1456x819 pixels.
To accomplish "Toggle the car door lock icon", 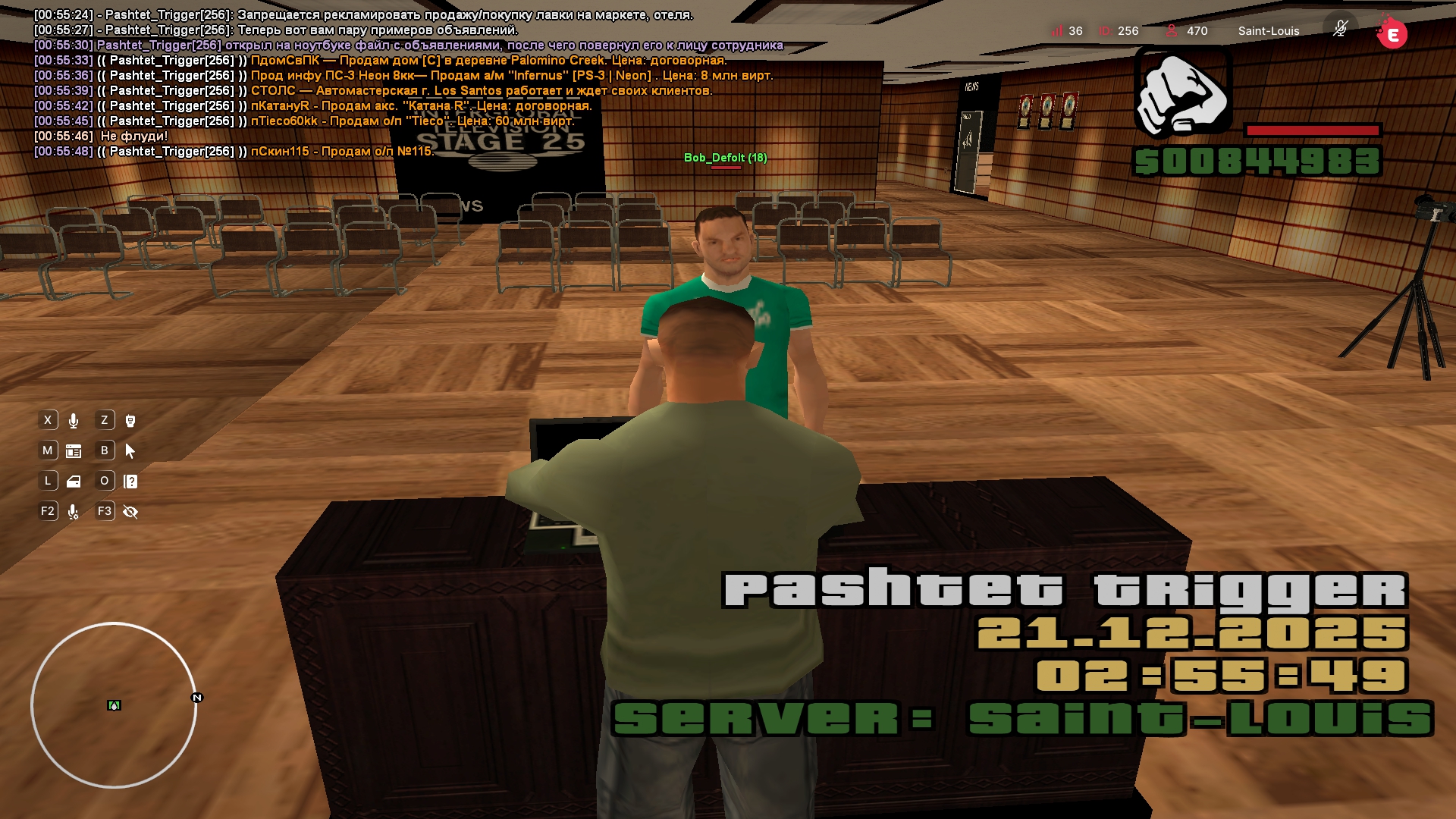I will [74, 482].
